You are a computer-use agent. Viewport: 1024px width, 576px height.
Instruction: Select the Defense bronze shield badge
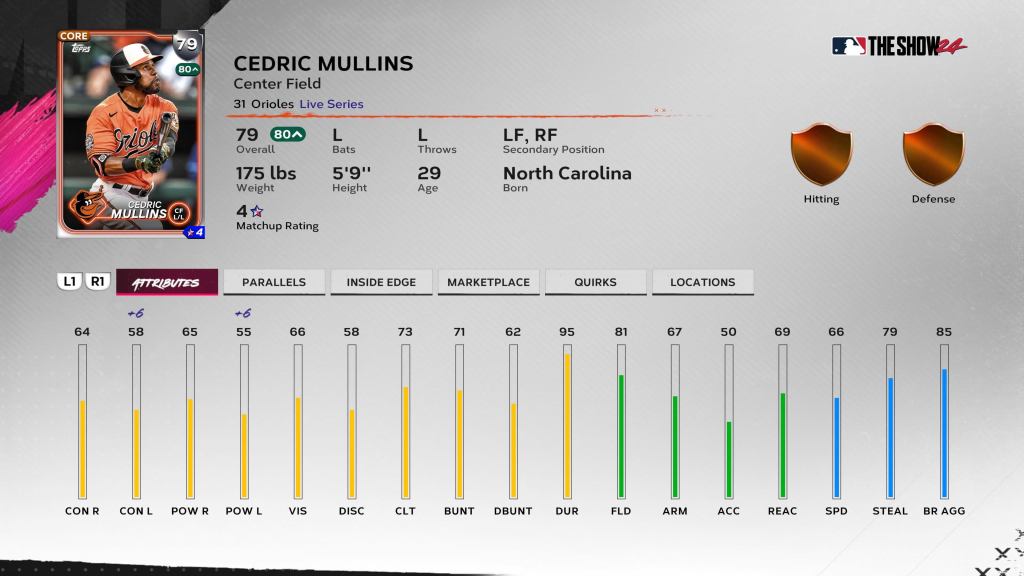coord(933,154)
